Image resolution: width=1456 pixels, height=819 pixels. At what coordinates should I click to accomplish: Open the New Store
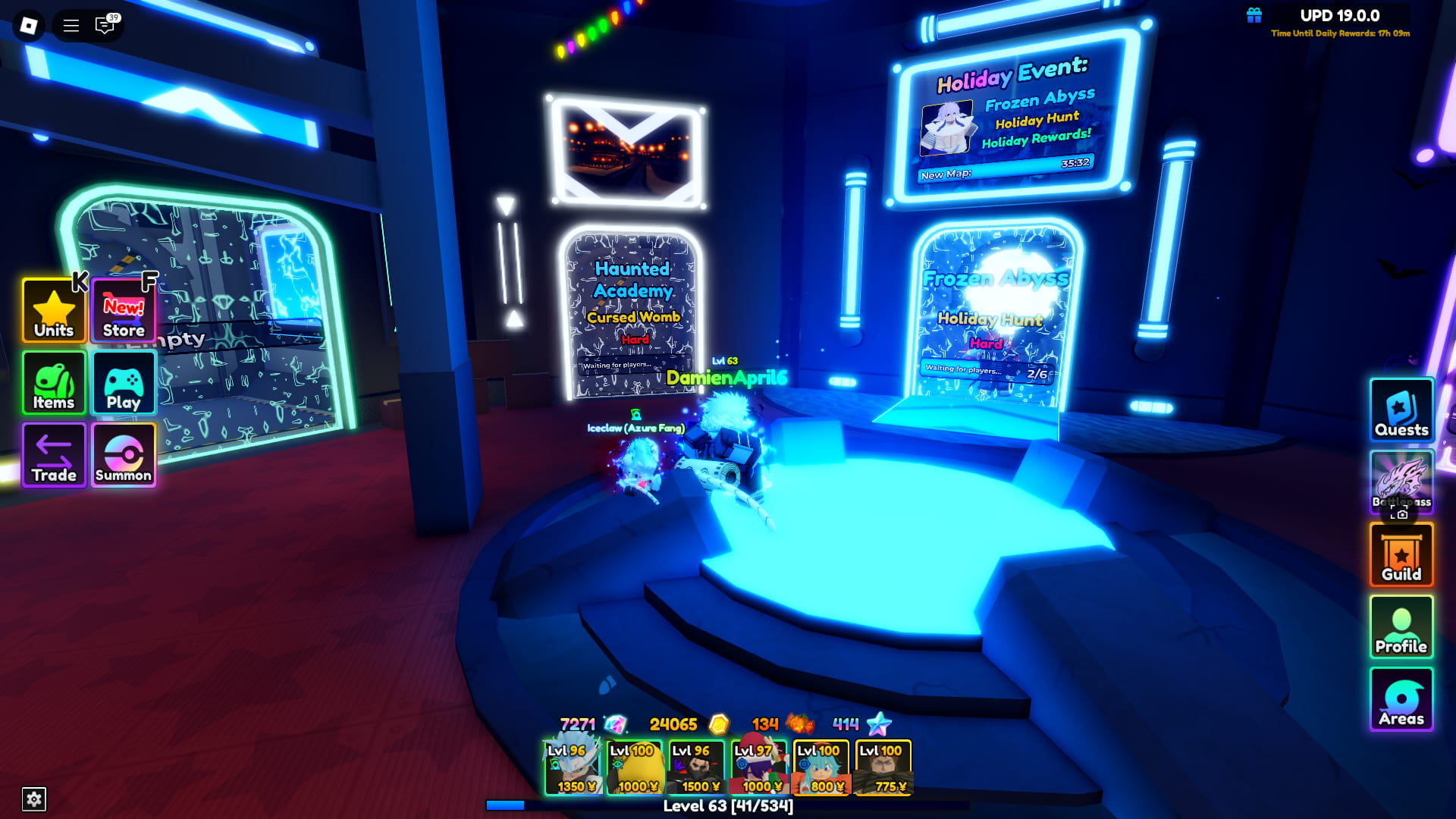click(123, 311)
